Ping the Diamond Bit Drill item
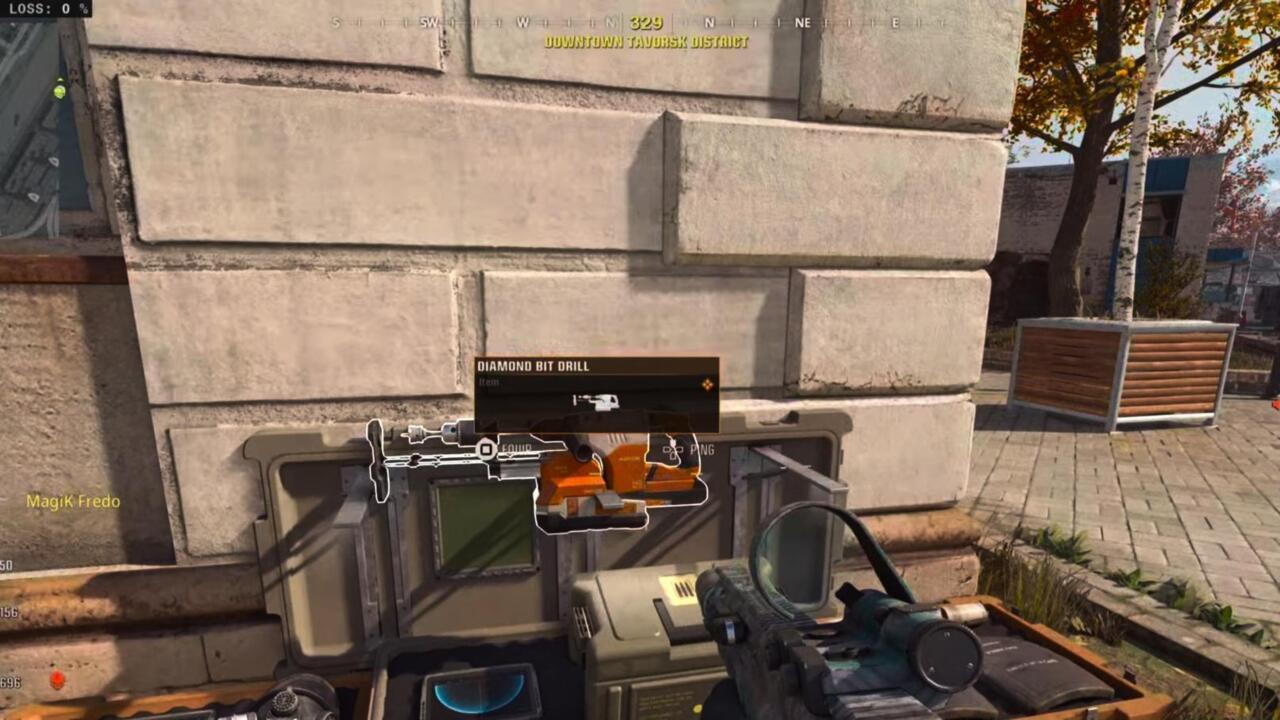Image resolution: width=1280 pixels, height=720 pixels. tap(700, 449)
